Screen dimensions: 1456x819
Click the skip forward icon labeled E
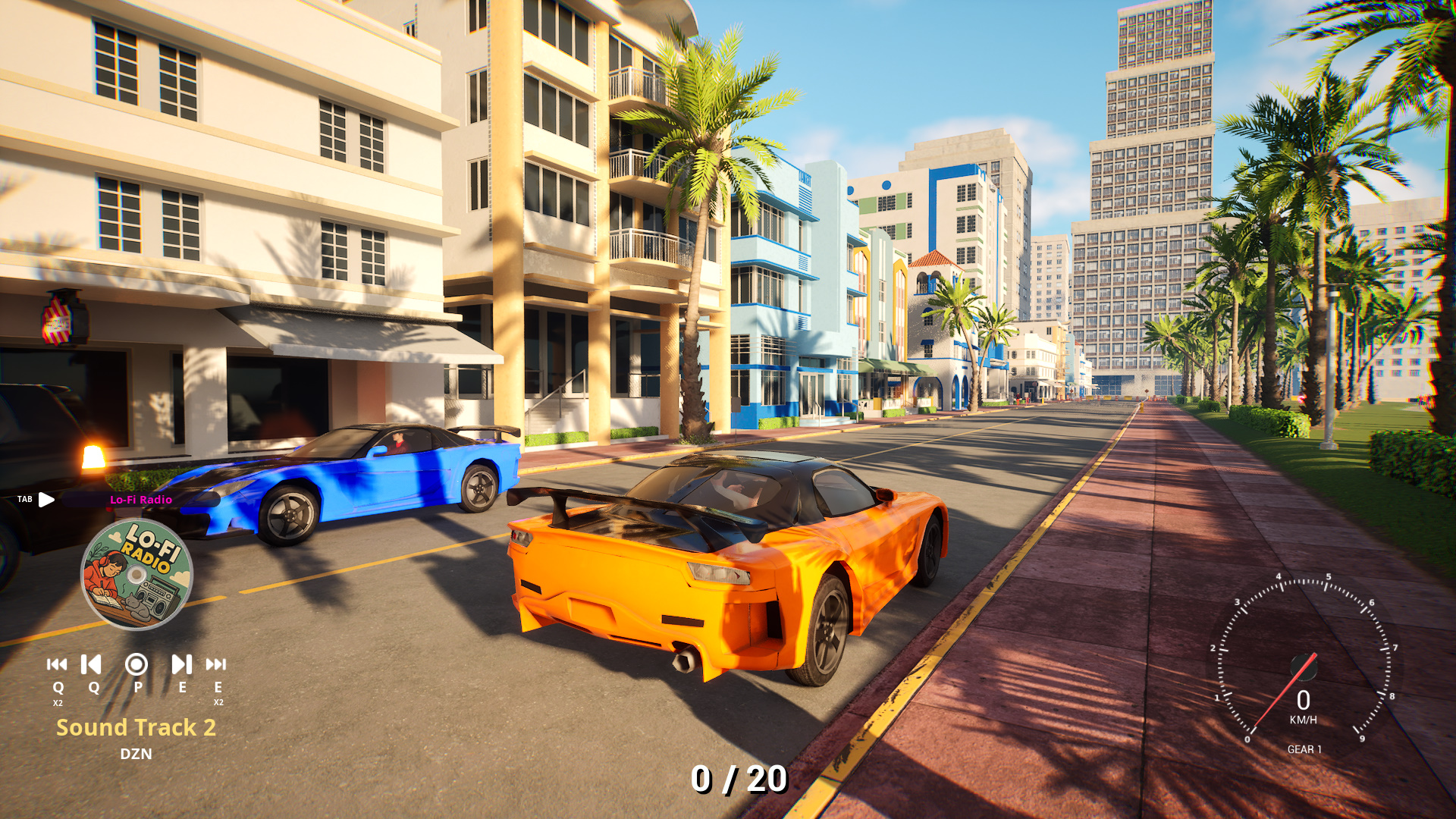click(180, 666)
